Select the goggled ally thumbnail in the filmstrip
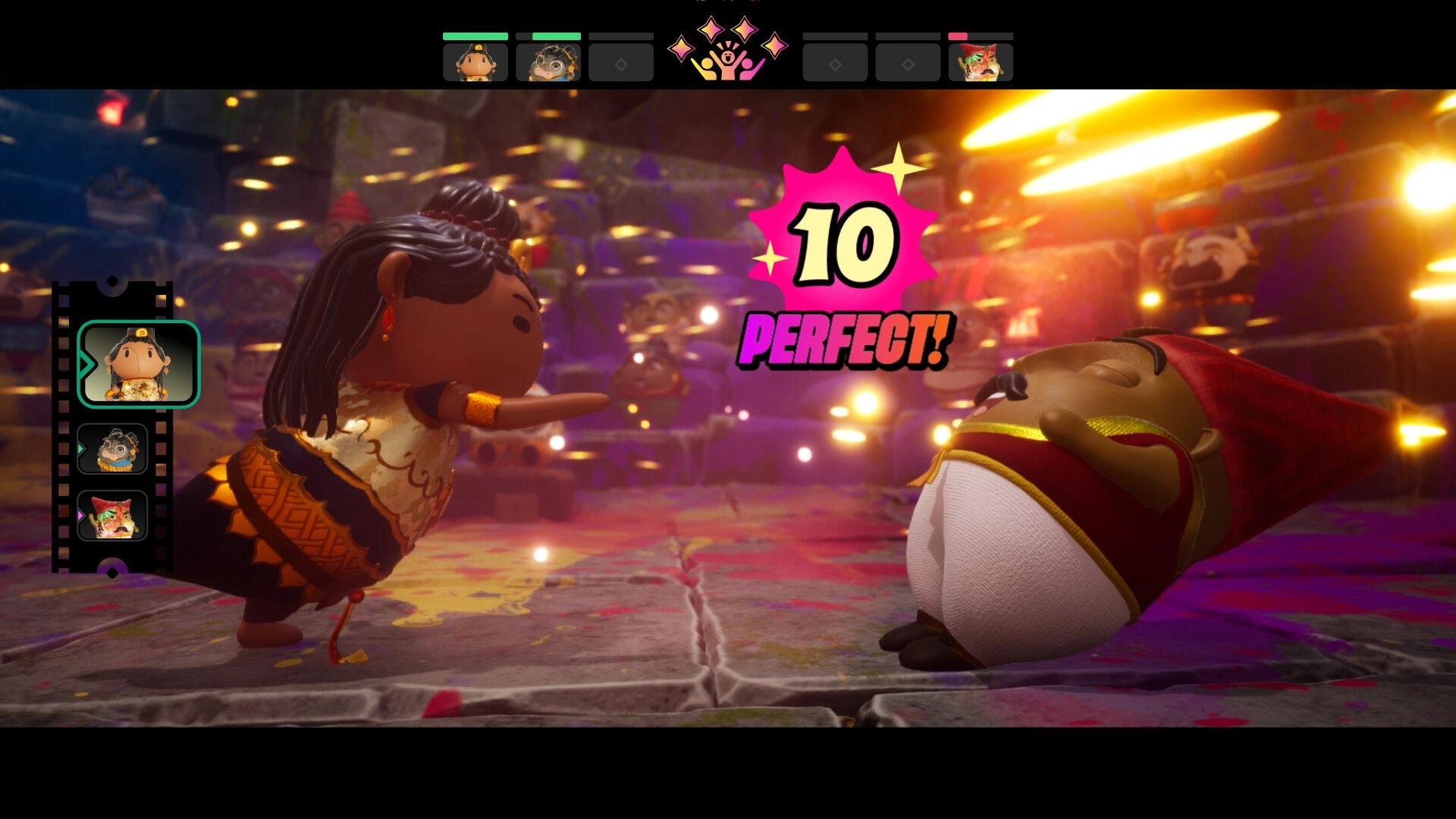The image size is (1456, 819). click(115, 450)
